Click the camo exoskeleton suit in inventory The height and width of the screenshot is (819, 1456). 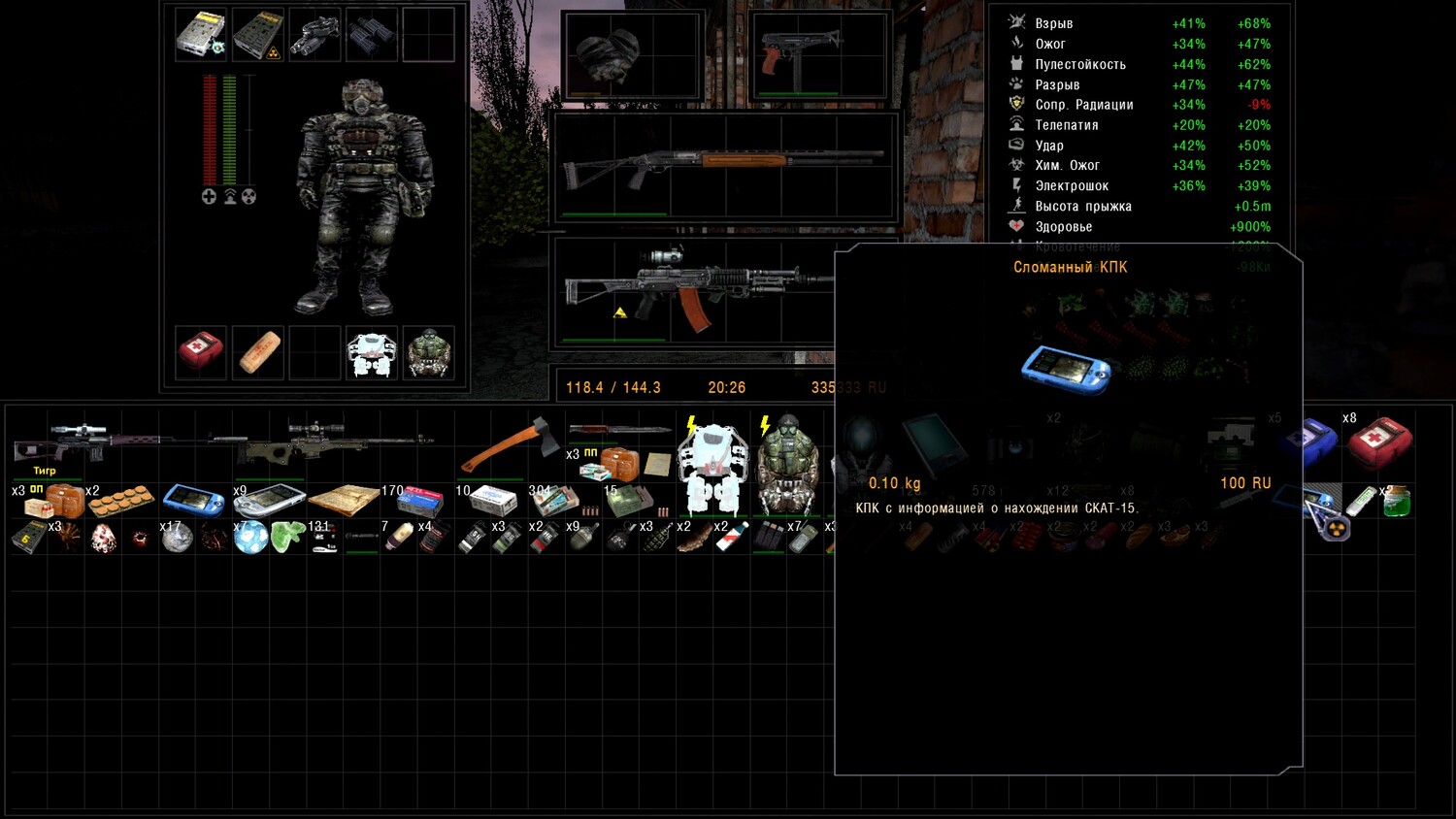[786, 466]
